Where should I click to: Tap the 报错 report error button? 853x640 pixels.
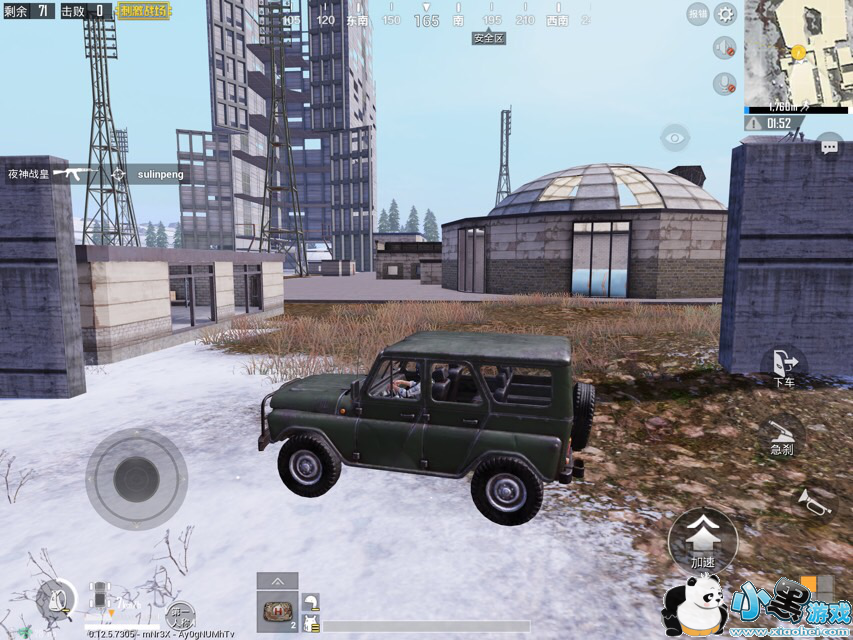point(698,14)
